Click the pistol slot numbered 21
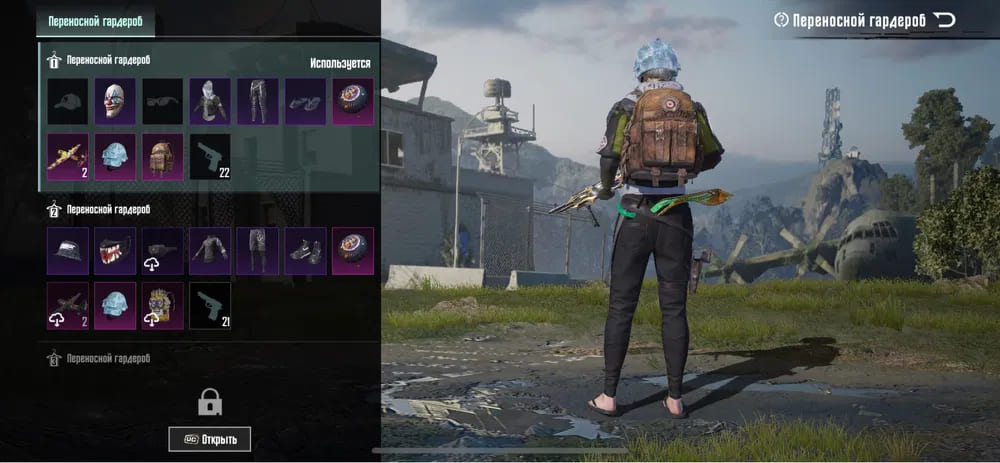The width and height of the screenshot is (1000, 463). (210, 305)
